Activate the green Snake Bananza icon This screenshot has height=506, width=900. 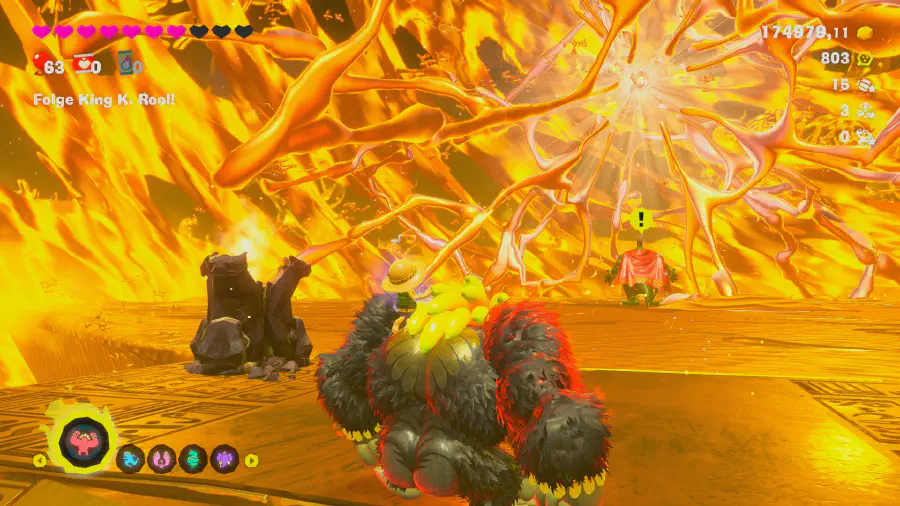pos(193,459)
